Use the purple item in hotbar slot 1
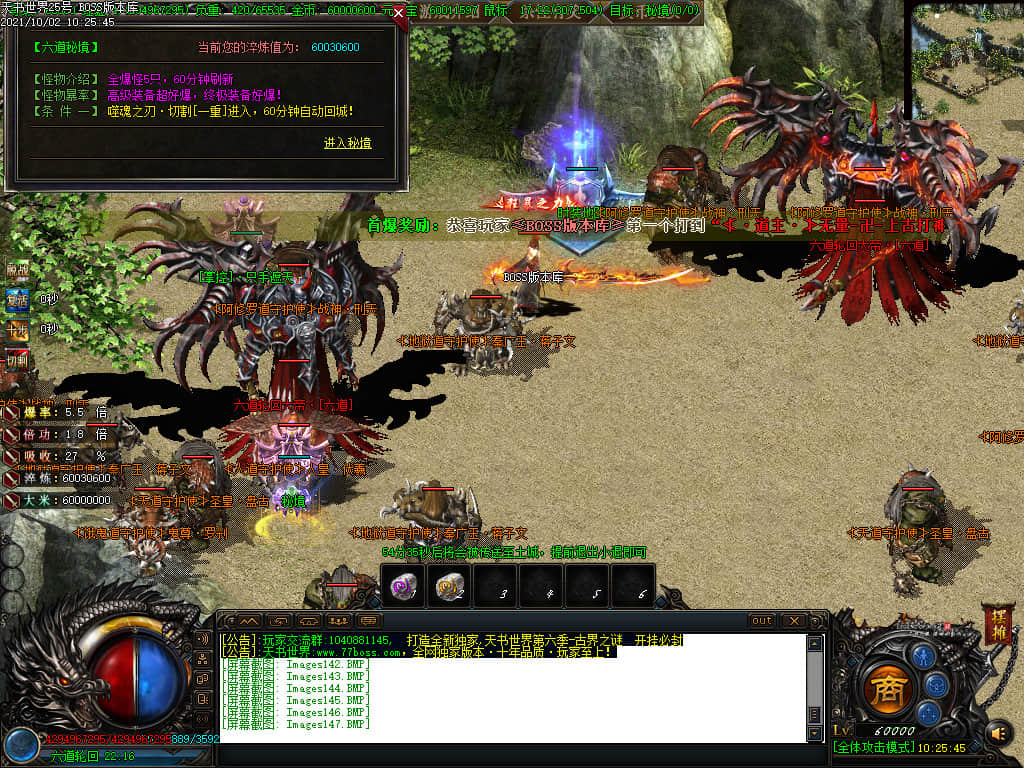The width and height of the screenshot is (1024, 768). (x=402, y=586)
